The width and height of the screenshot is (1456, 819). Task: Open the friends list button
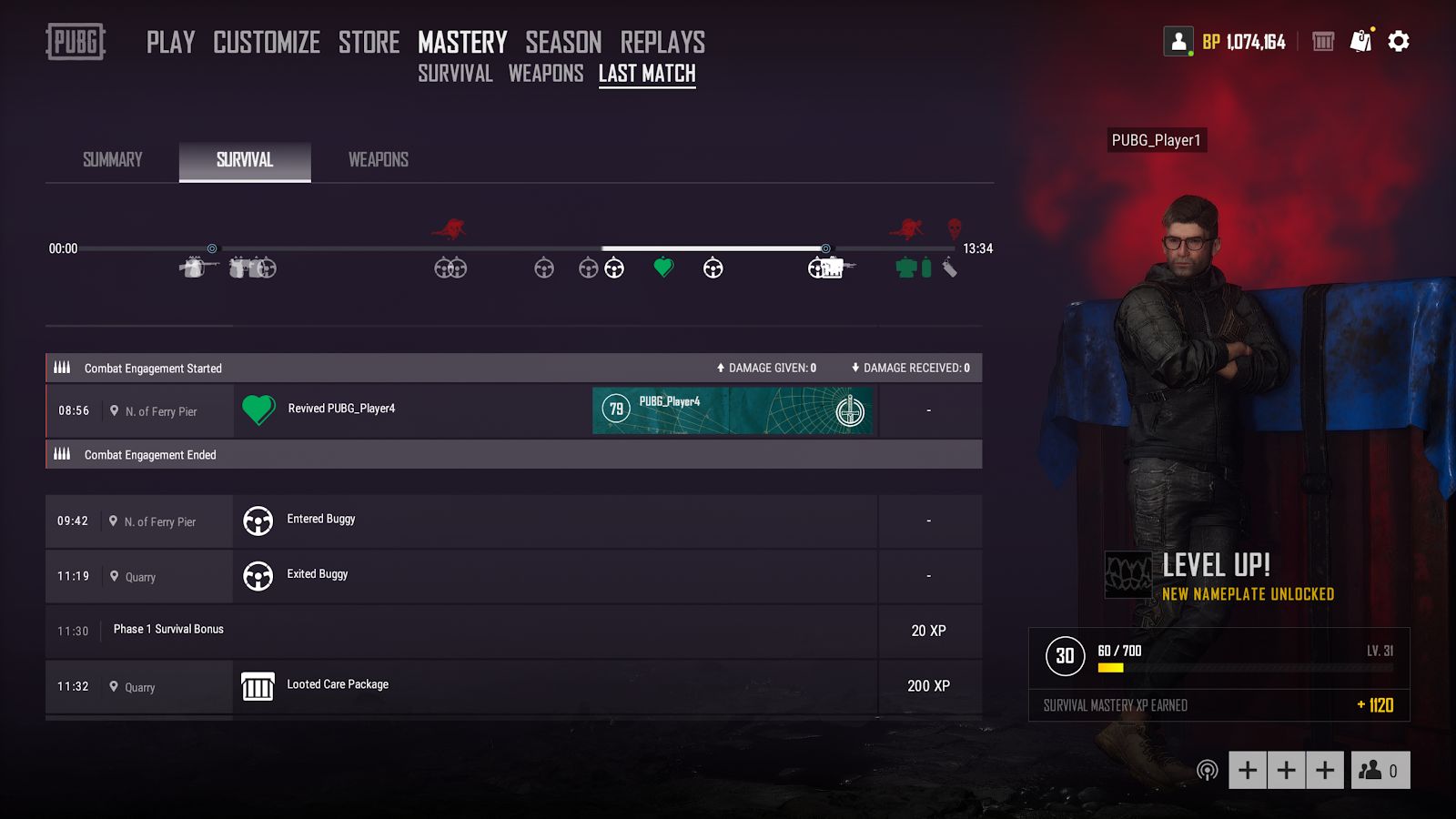coord(1380,771)
